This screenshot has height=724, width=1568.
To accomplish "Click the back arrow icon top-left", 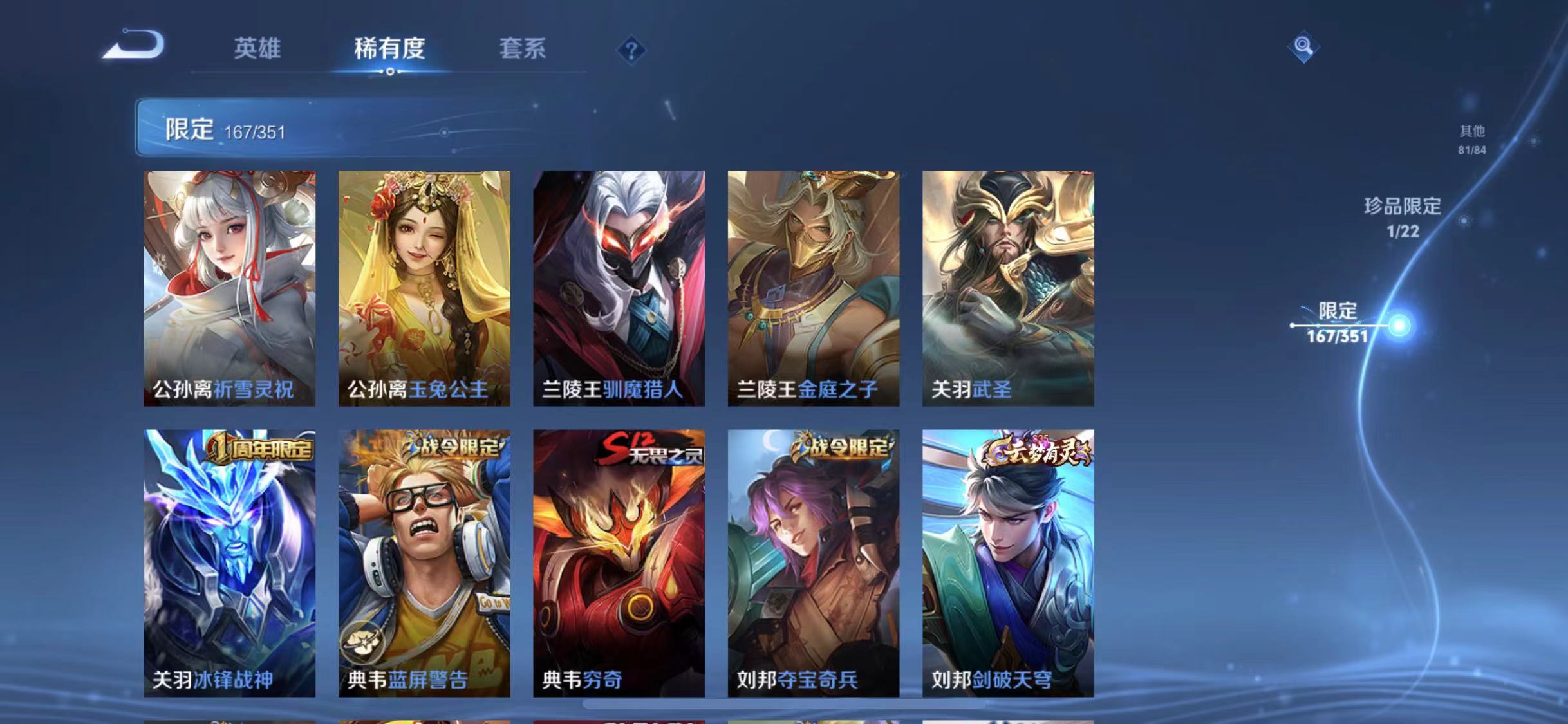I will [132, 46].
